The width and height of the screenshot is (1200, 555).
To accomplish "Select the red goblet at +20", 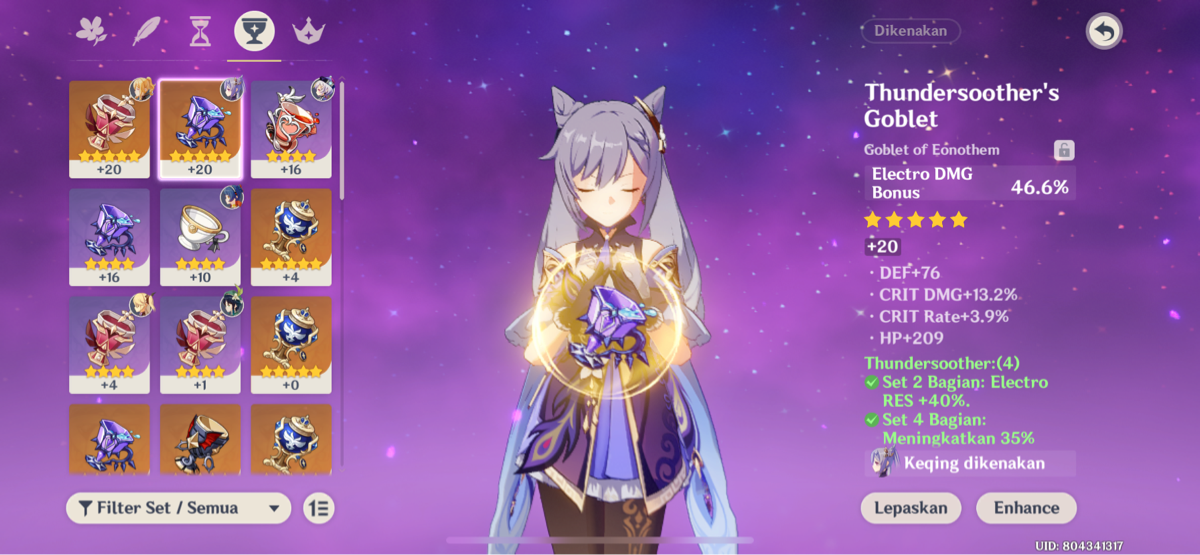I will click(109, 128).
